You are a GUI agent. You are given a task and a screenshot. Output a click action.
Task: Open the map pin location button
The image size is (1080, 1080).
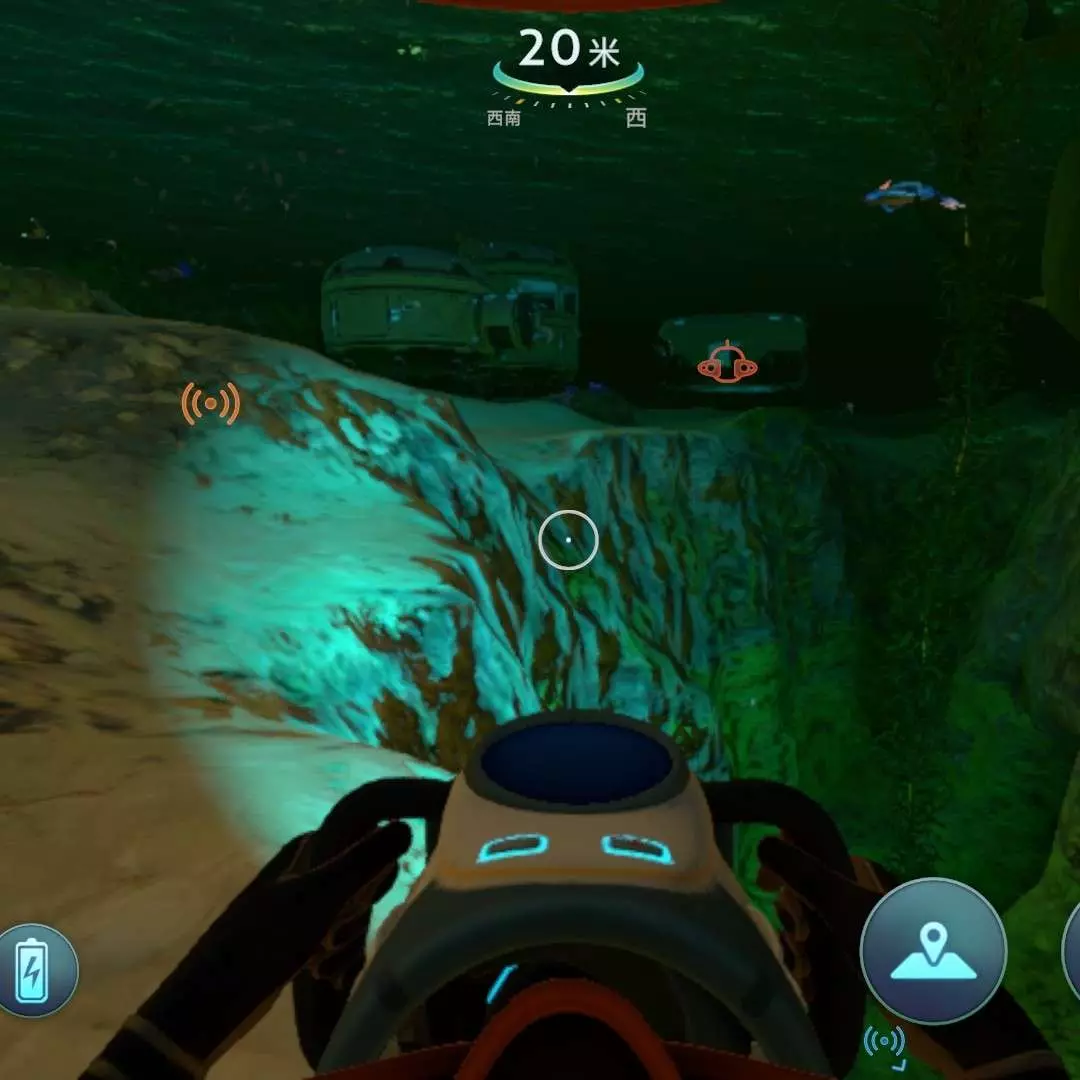pos(932,950)
